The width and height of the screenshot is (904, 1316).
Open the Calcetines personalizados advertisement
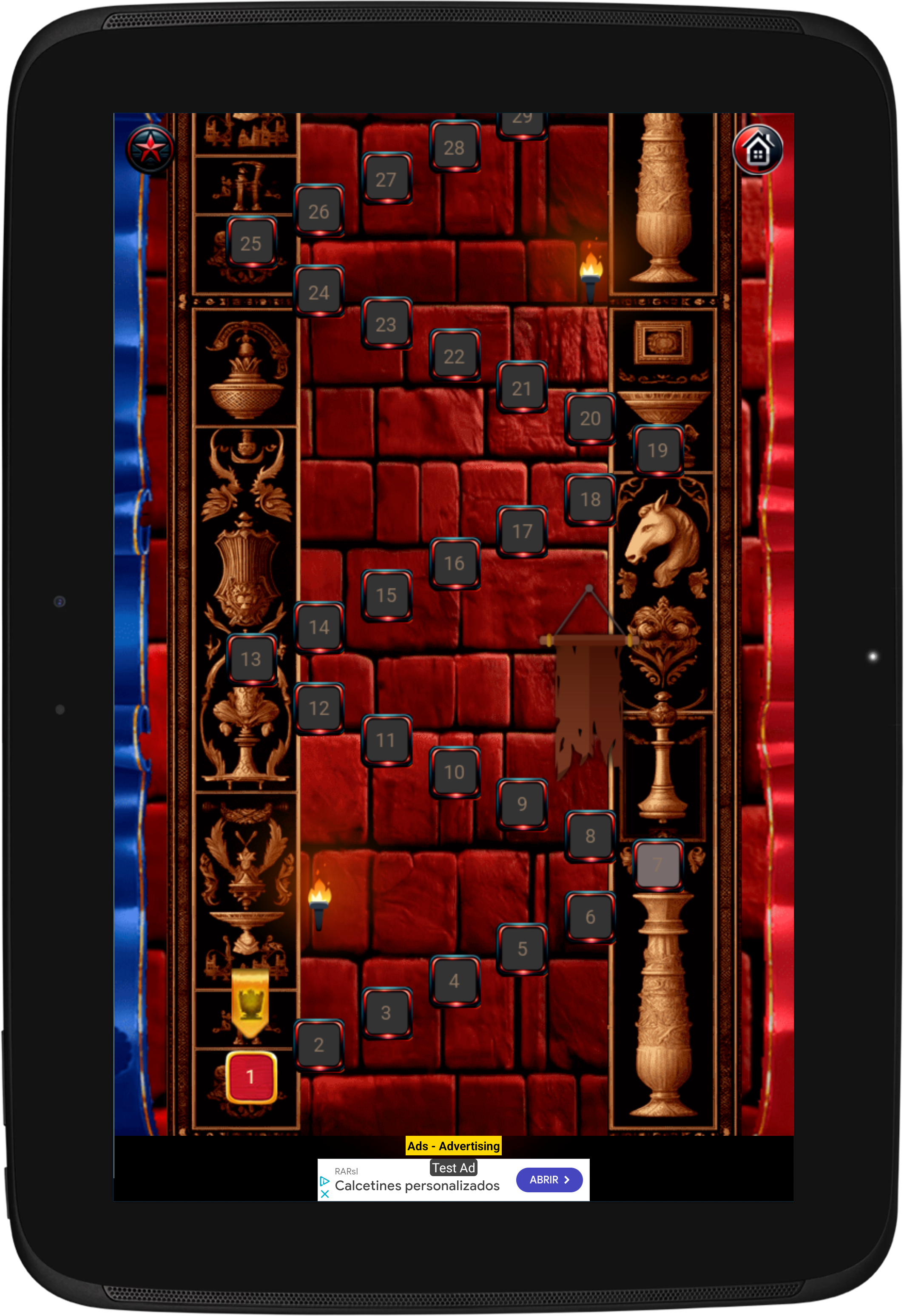[x=418, y=1186]
